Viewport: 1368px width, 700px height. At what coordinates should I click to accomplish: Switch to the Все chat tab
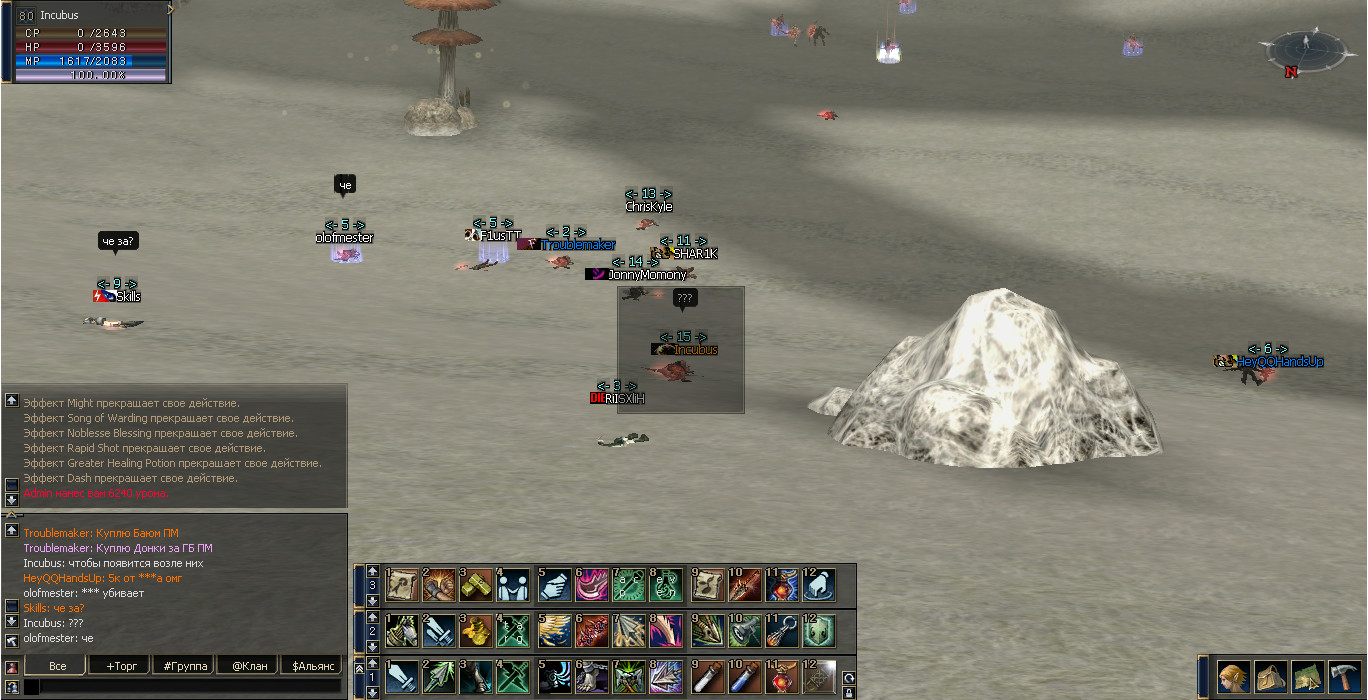[x=57, y=666]
